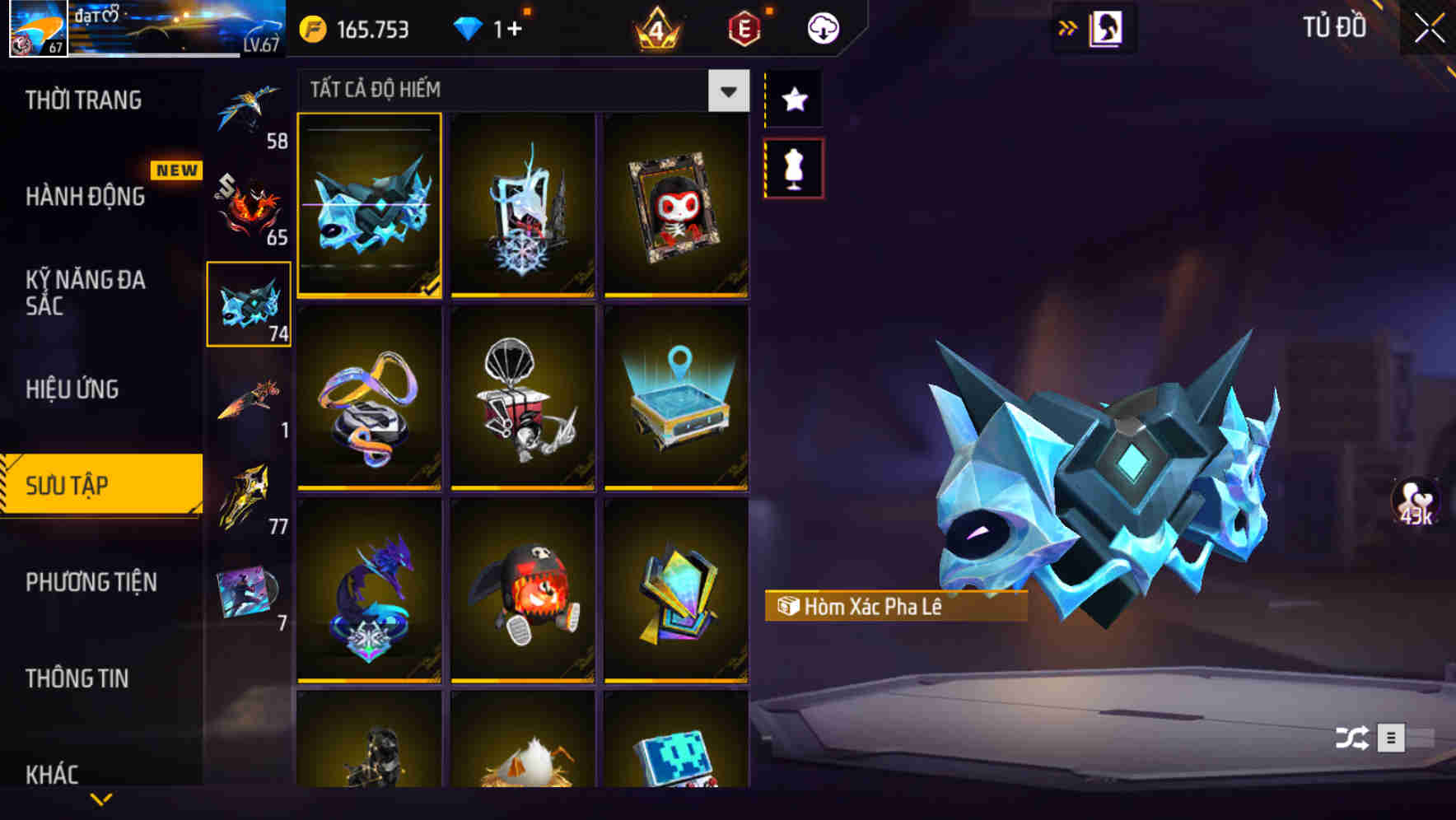Viewport: 1456px width, 820px height.
Task: Toggle the favorite star filter
Action: point(793,100)
